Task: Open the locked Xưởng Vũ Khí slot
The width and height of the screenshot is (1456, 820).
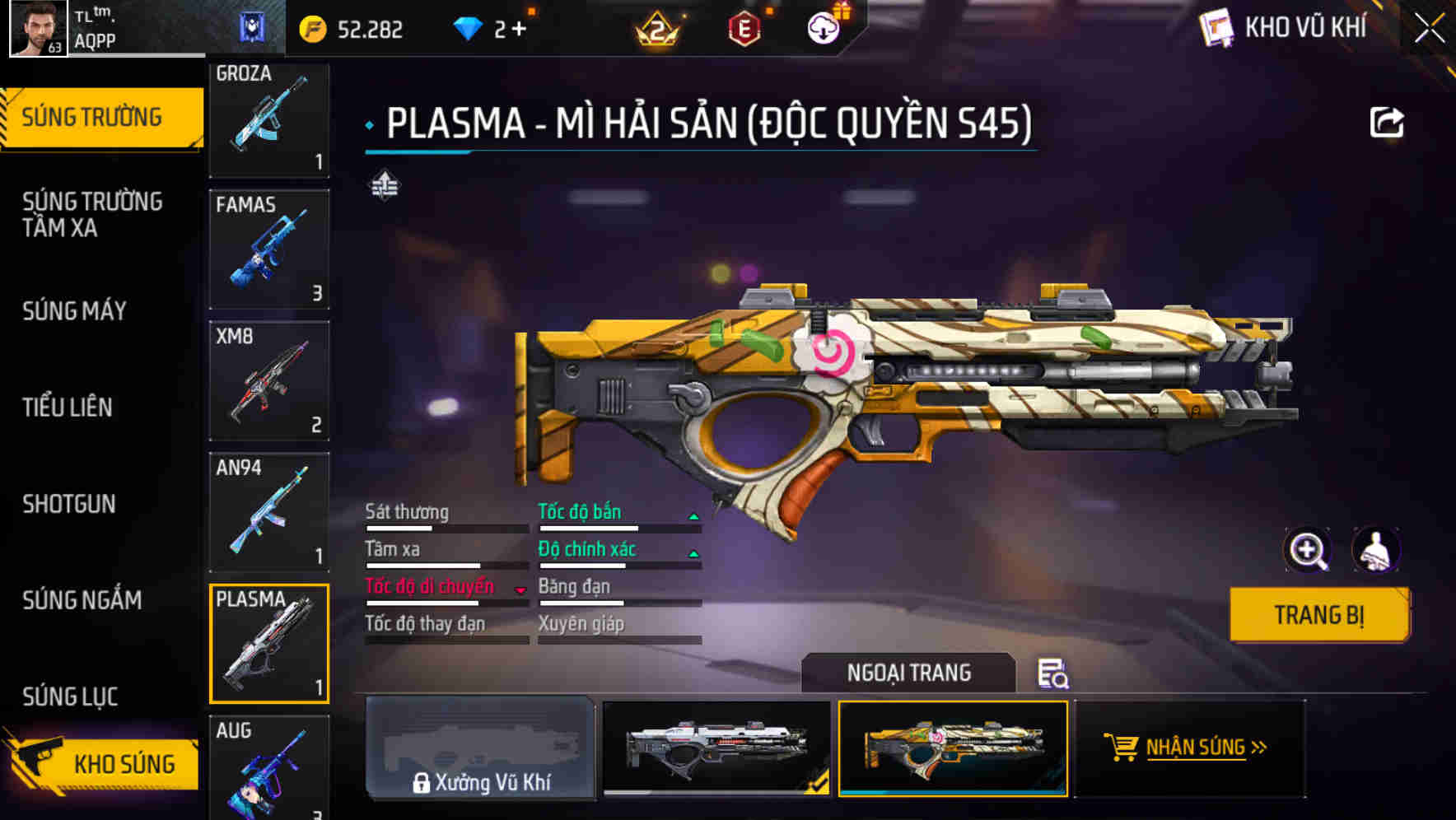Action: click(x=482, y=749)
